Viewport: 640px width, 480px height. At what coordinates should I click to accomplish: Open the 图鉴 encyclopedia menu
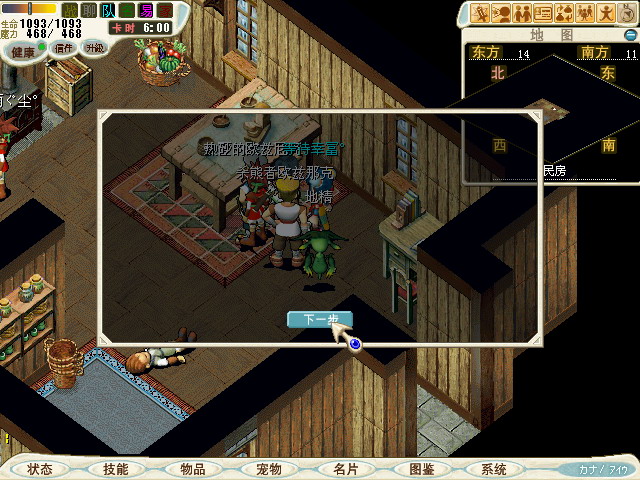click(421, 469)
